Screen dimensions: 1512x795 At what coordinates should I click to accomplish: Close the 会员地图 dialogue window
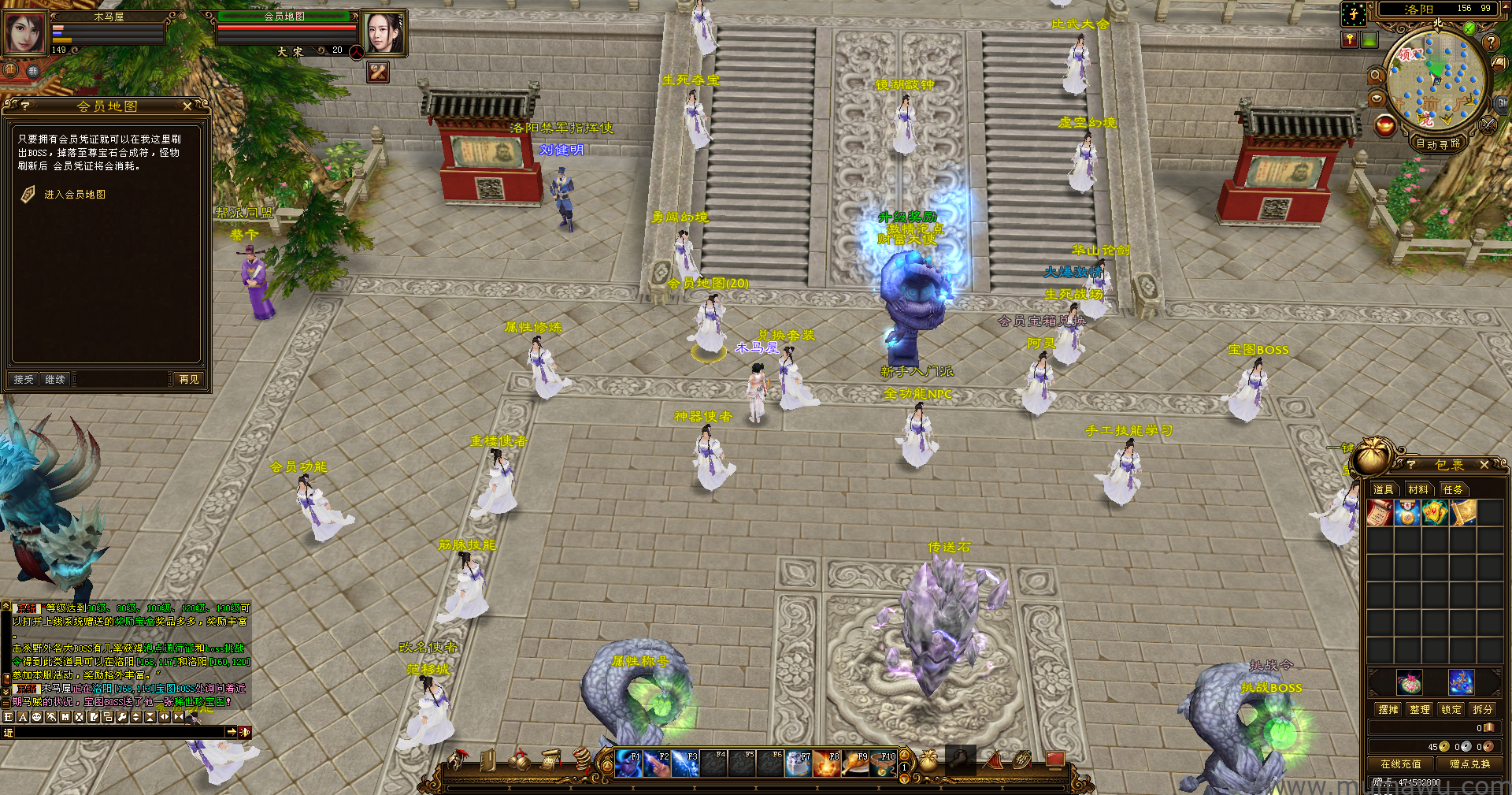[187, 106]
